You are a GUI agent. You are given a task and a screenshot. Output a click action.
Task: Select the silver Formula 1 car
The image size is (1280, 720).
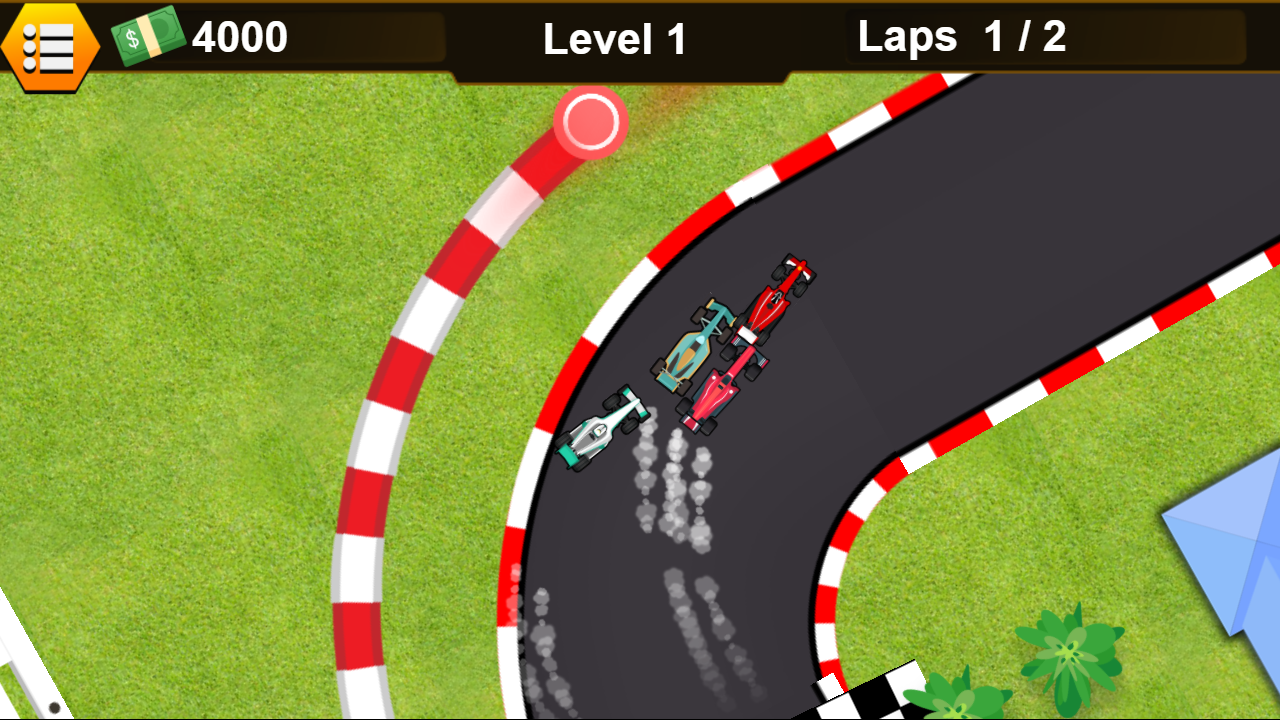600,430
